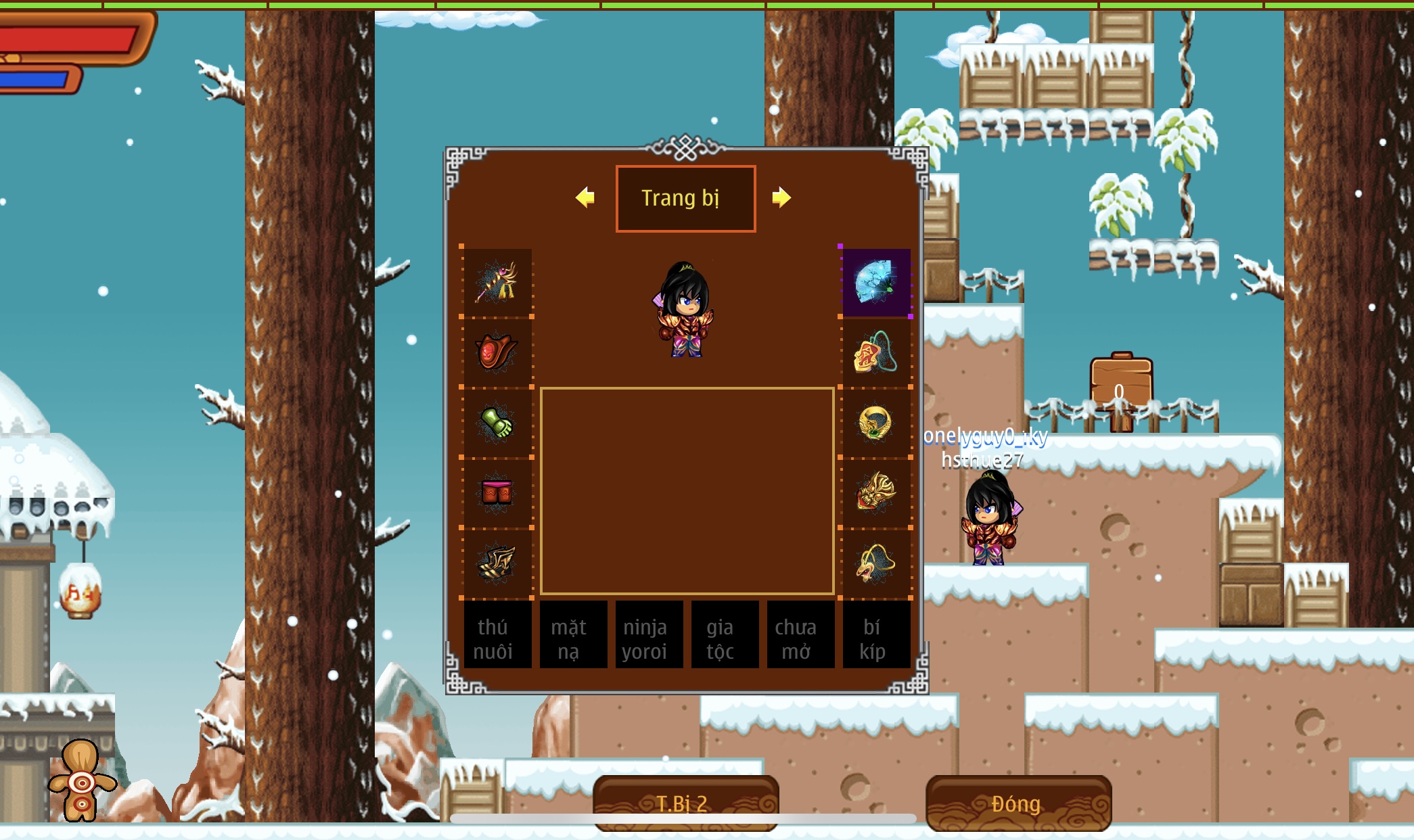Go to the previous tab with left arrow
Image resolution: width=1414 pixels, height=840 pixels.
click(585, 197)
